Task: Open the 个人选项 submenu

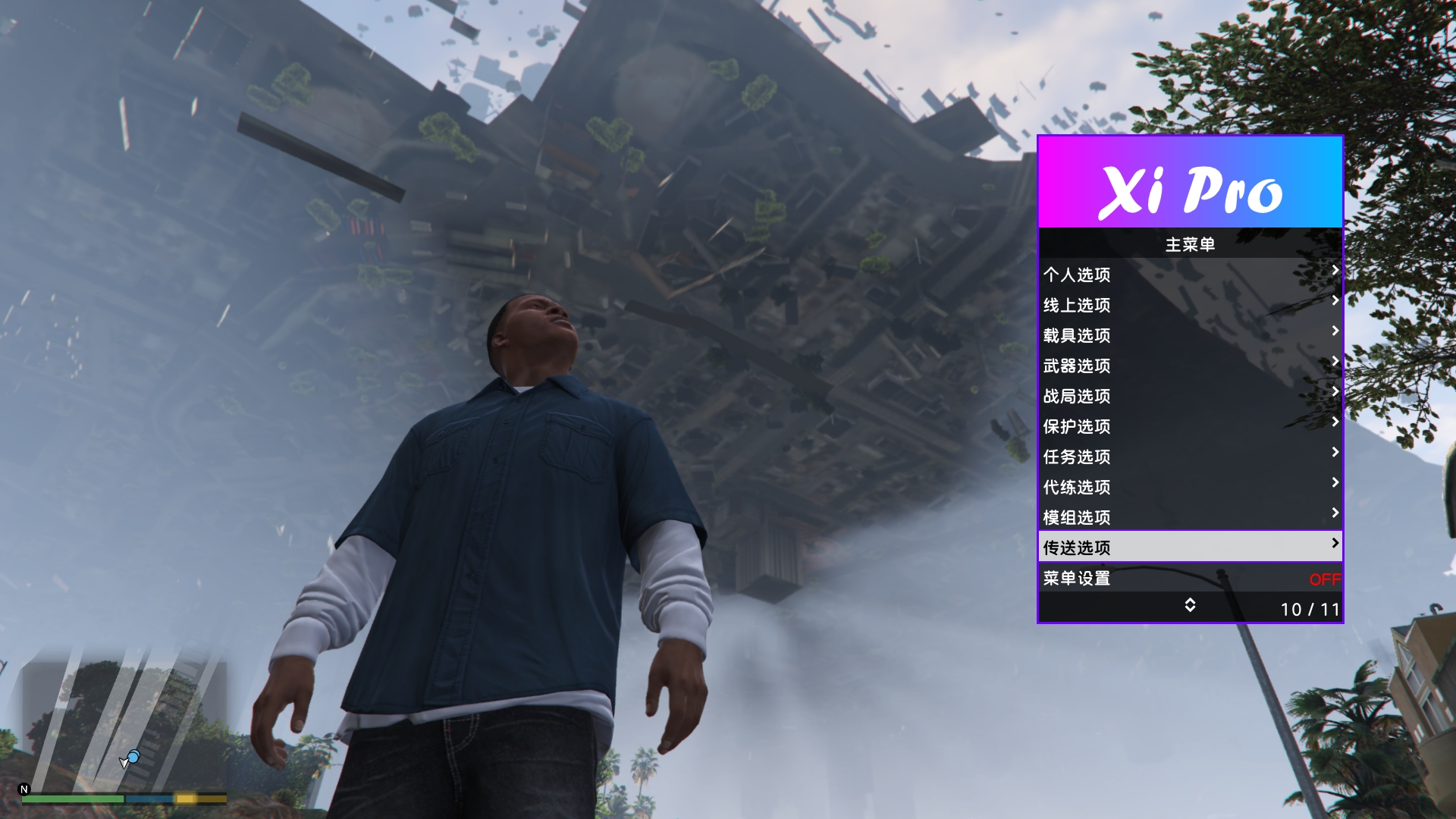Action: (1189, 274)
